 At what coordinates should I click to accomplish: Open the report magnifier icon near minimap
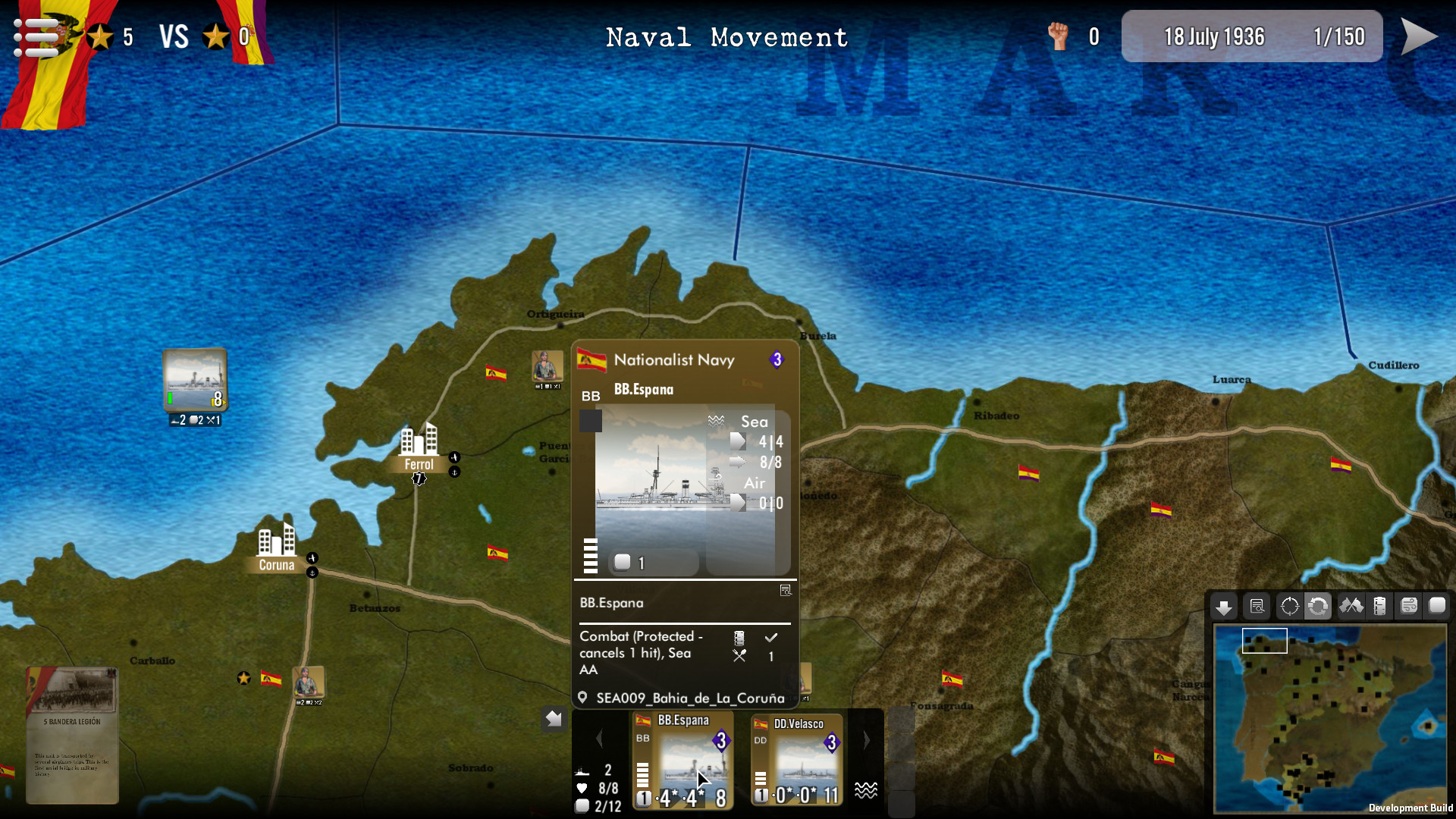(x=1257, y=606)
